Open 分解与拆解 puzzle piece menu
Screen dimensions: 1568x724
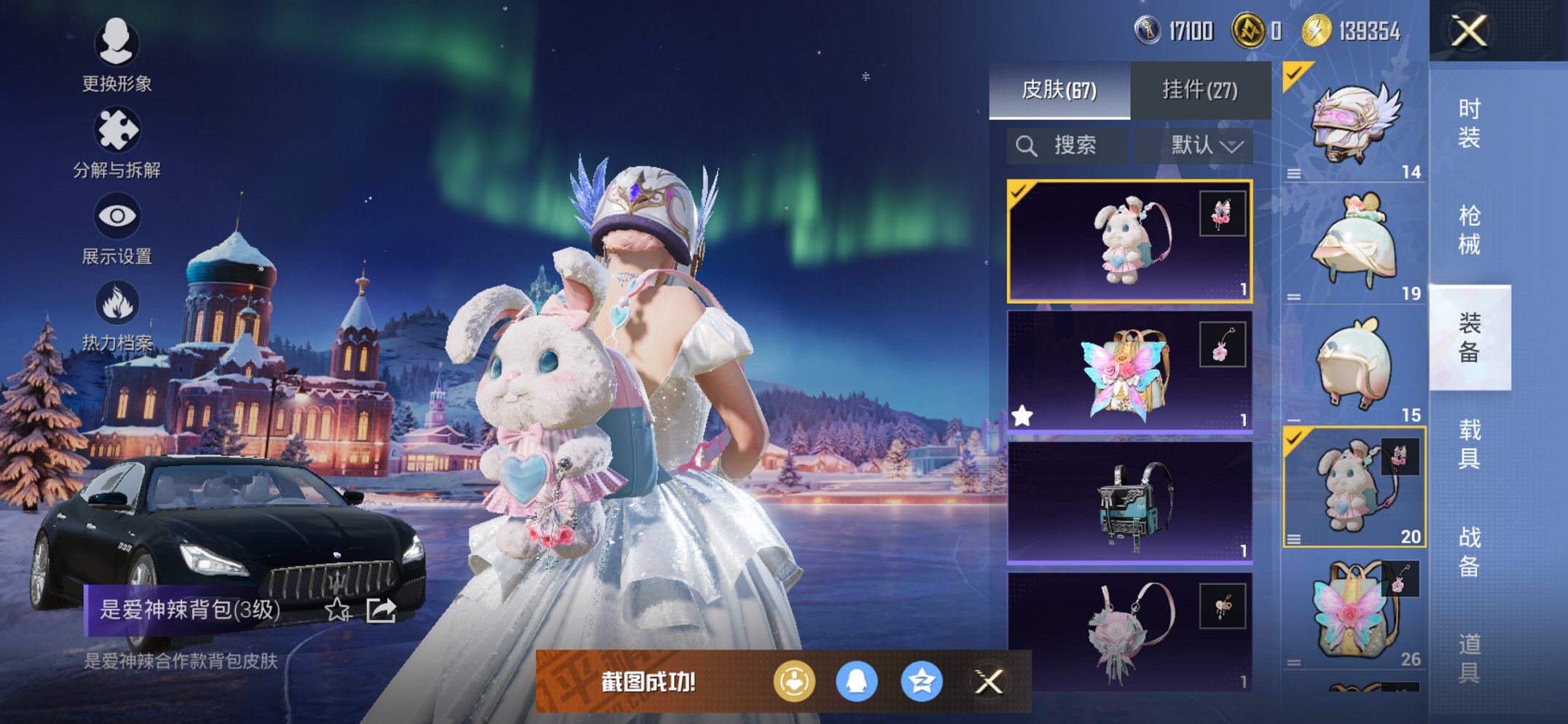[x=117, y=142]
